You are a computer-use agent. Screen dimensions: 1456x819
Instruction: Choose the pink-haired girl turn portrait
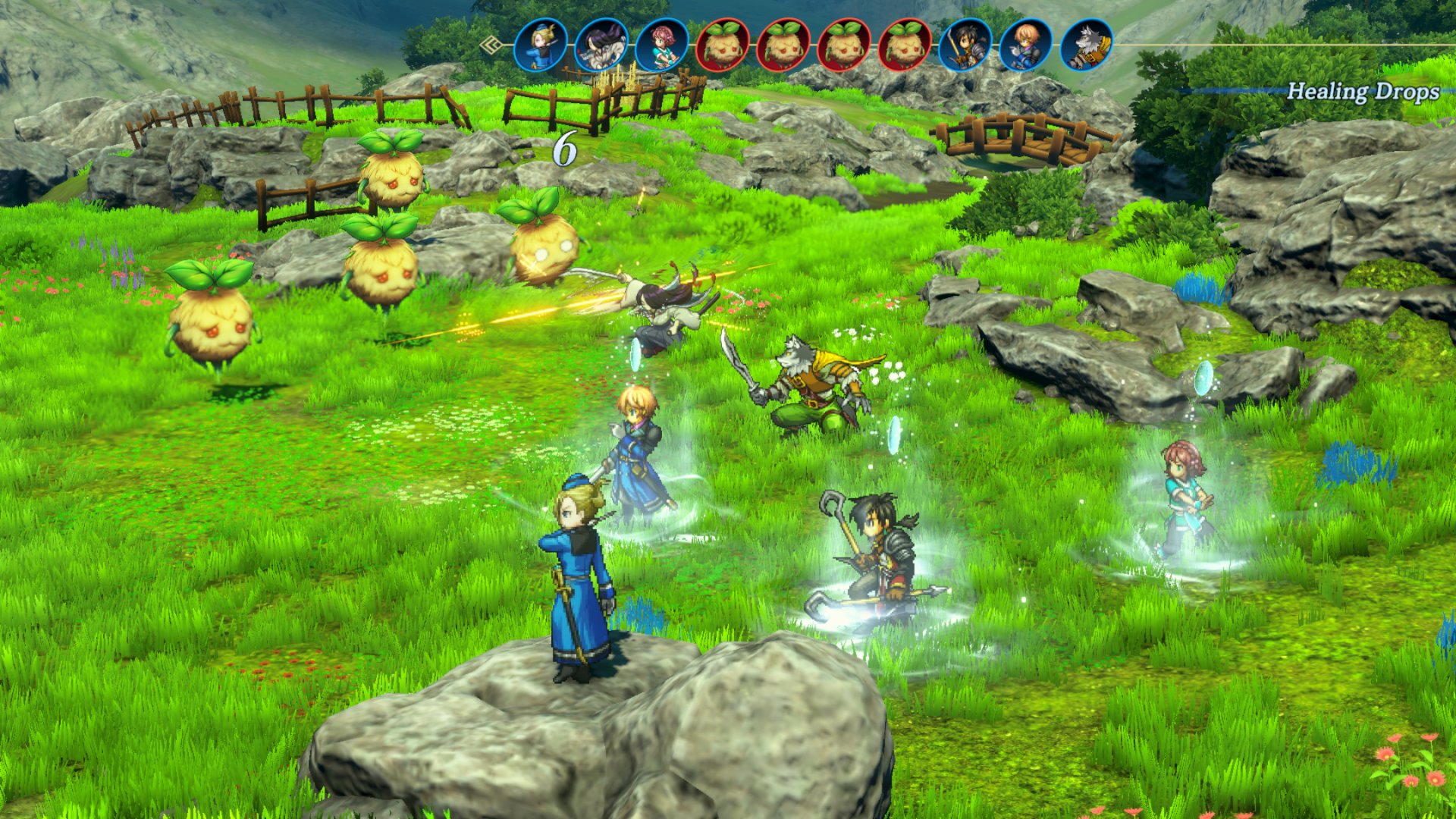pyautogui.click(x=661, y=45)
